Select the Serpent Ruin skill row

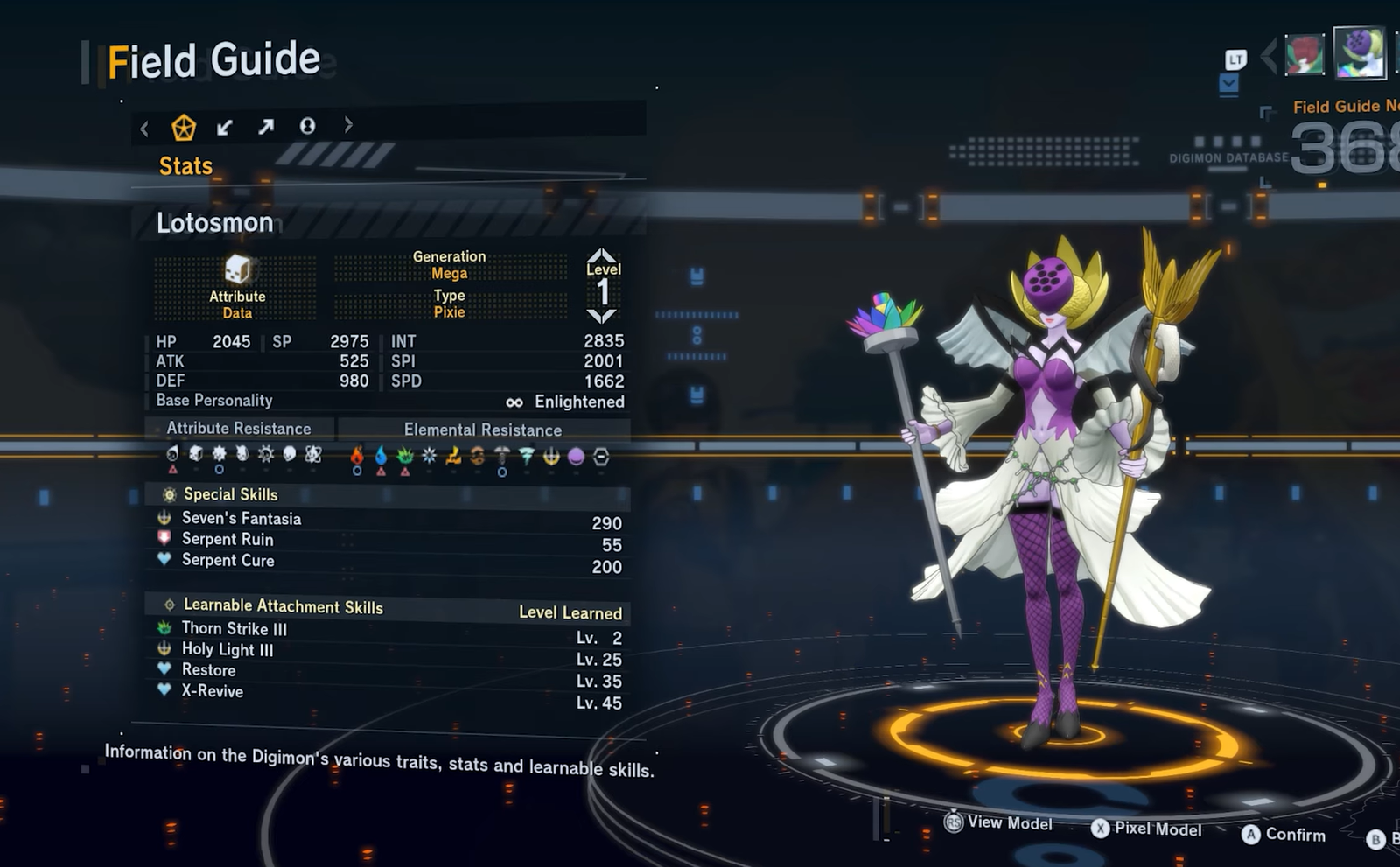click(227, 540)
